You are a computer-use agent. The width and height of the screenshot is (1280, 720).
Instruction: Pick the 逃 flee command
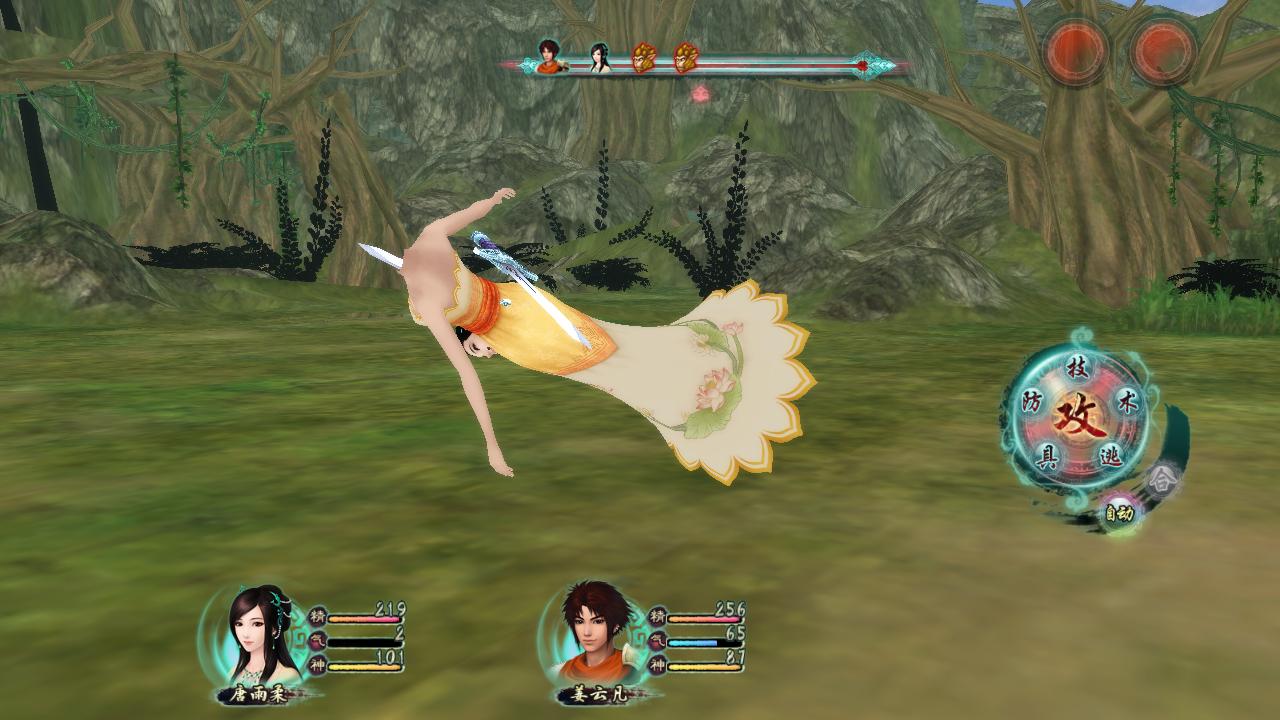[x=1110, y=456]
